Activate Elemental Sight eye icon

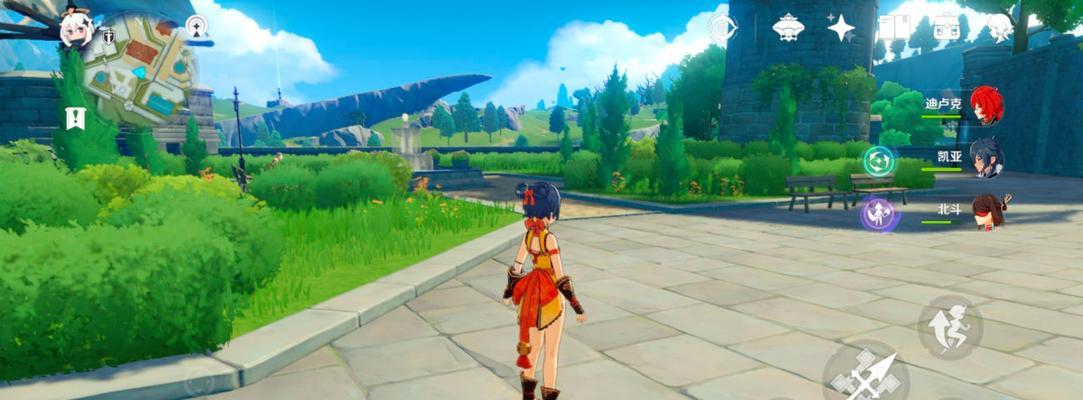click(720, 28)
